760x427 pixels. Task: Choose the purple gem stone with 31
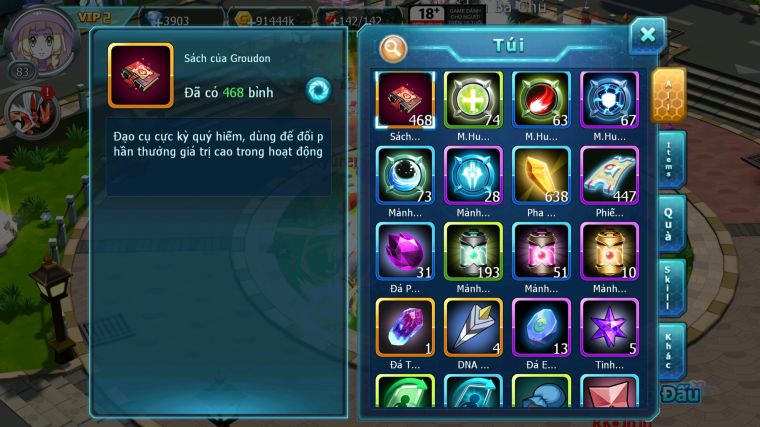(x=405, y=251)
